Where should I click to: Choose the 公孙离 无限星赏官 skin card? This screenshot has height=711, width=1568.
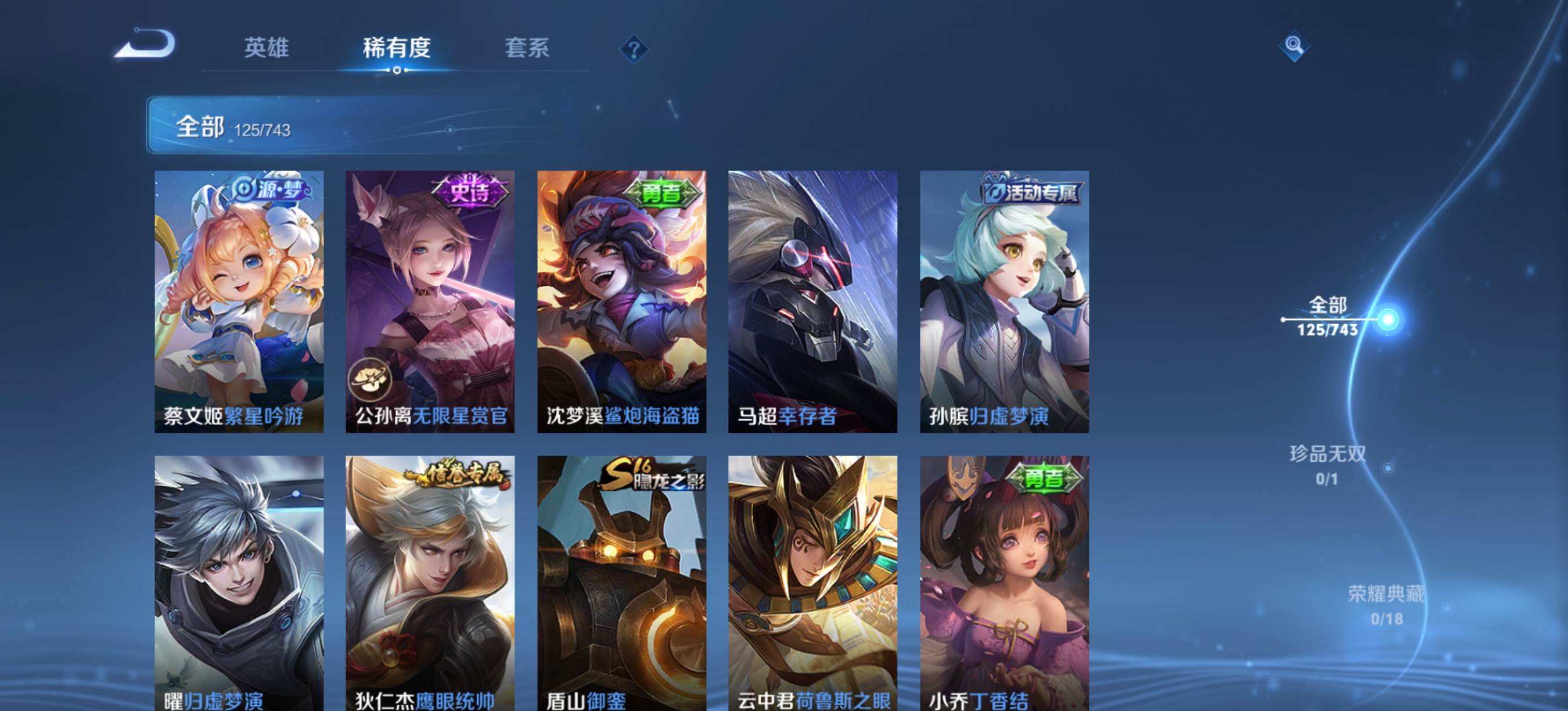tap(430, 301)
